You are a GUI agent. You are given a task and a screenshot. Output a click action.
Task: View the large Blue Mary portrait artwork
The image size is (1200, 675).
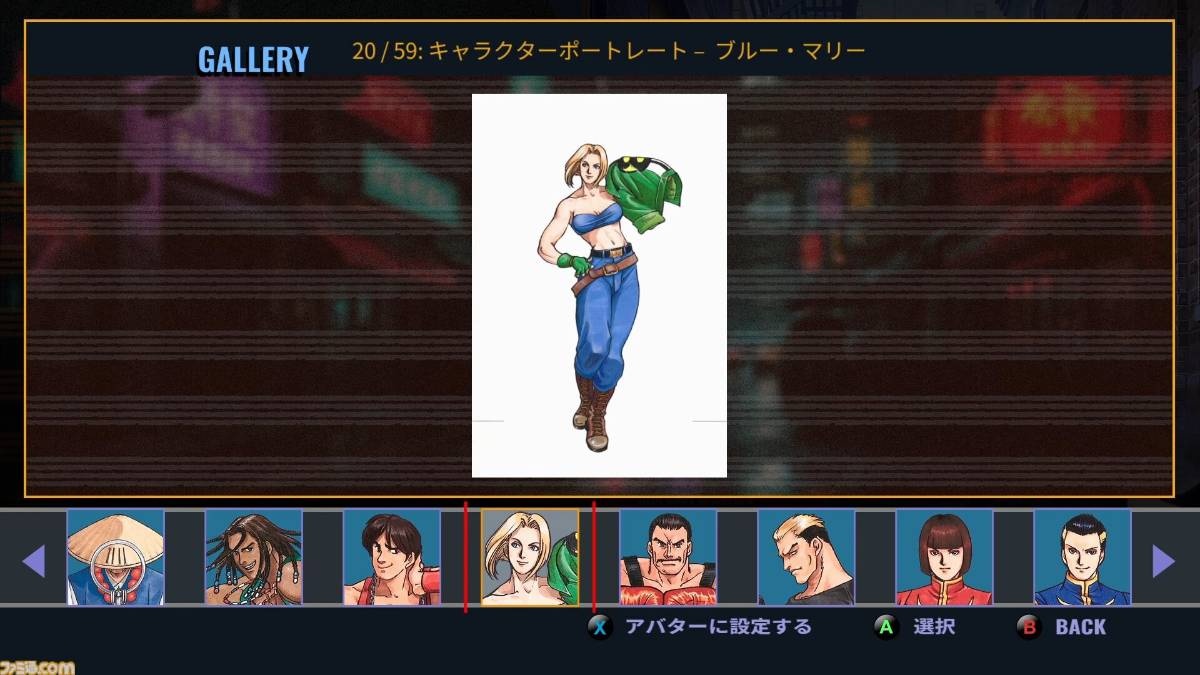(599, 286)
